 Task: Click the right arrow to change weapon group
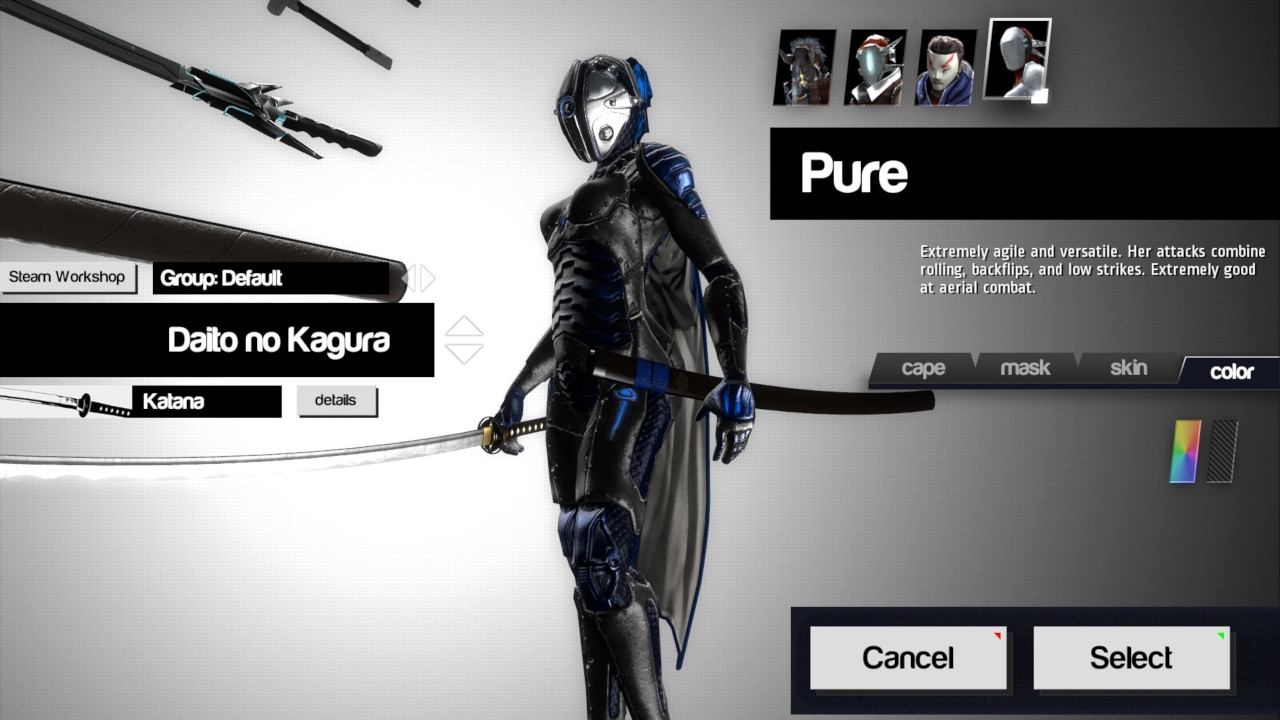[426, 278]
